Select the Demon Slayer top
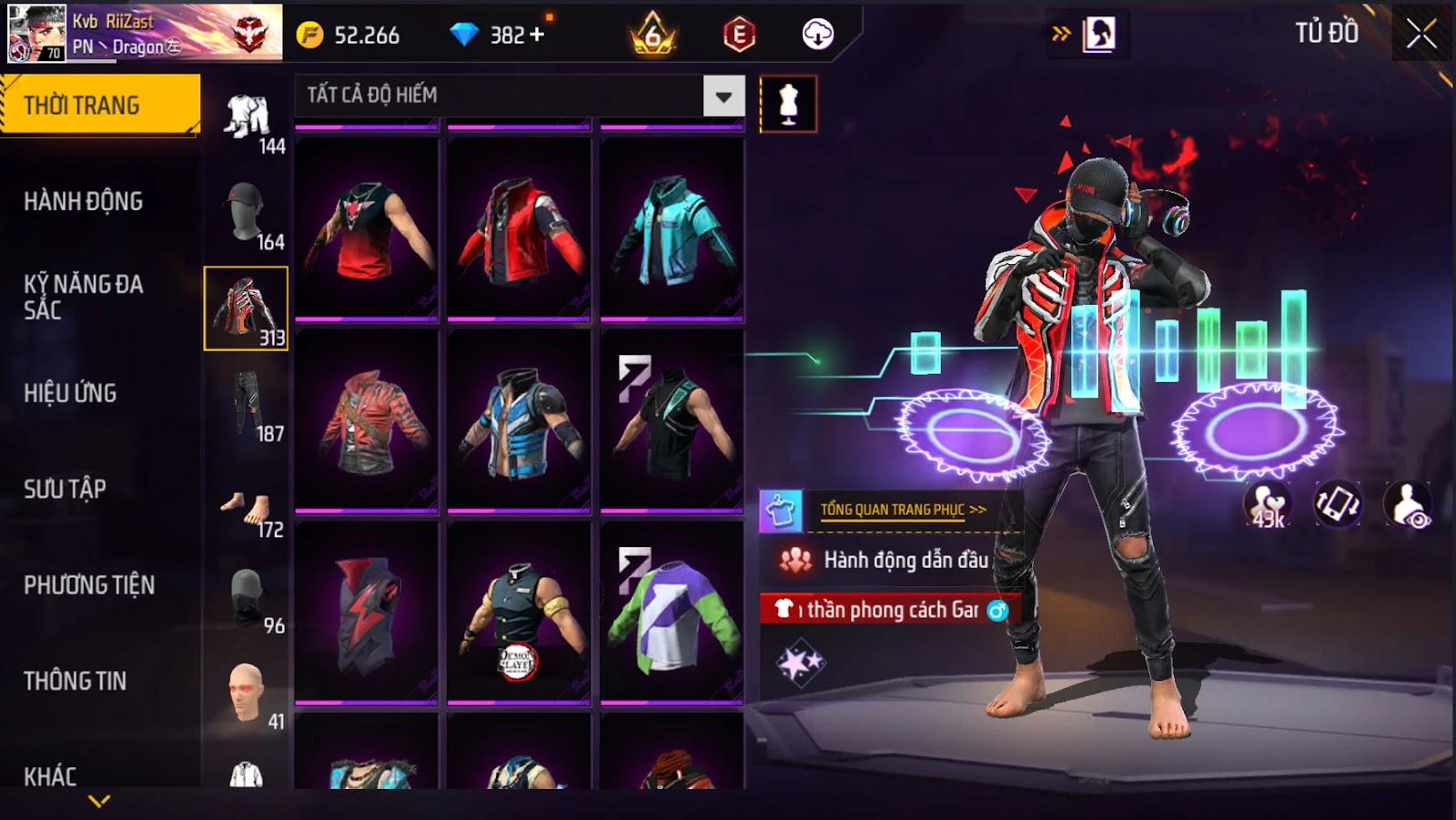This screenshot has height=820, width=1456. (x=519, y=612)
